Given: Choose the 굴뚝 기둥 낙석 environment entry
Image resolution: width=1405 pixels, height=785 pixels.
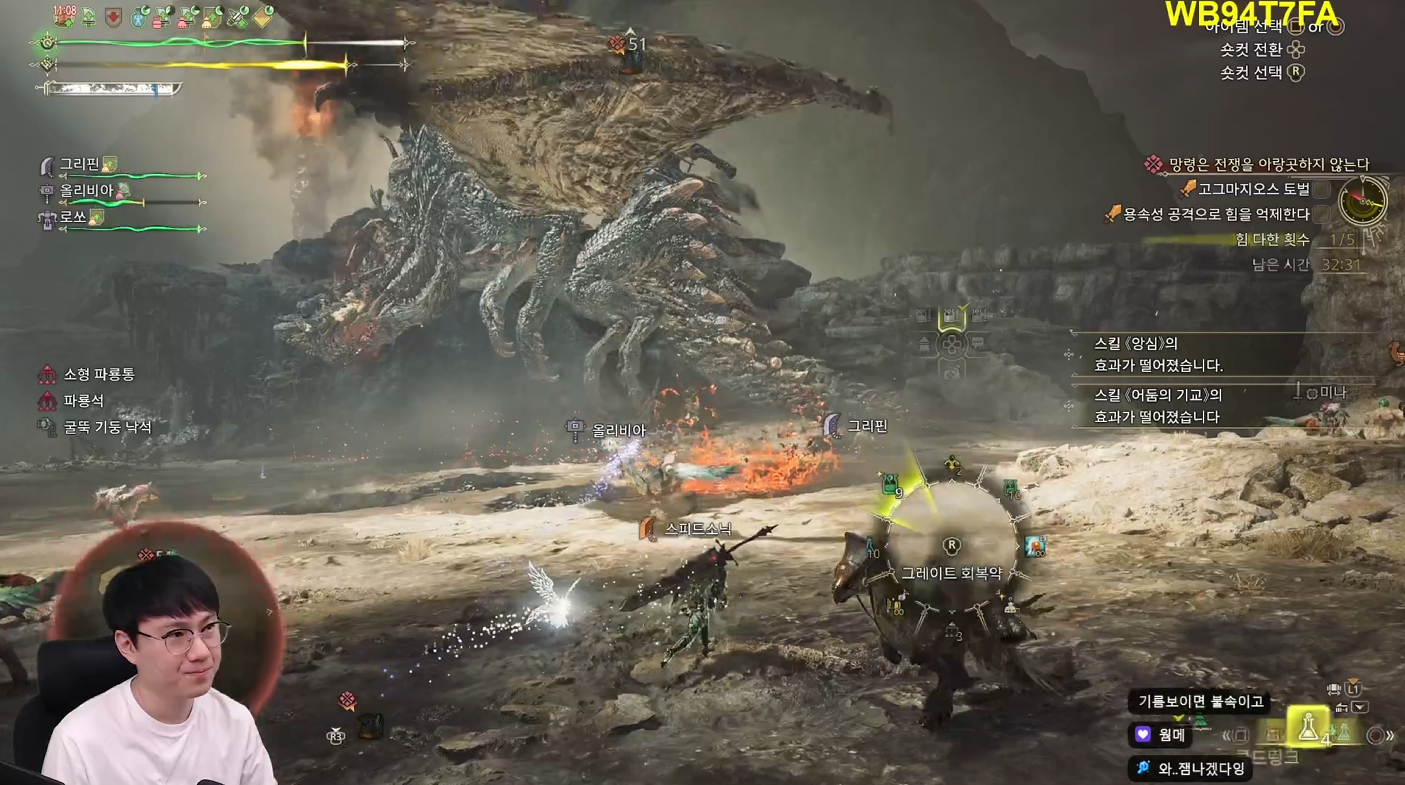Looking at the screenshot, I should click(x=106, y=427).
